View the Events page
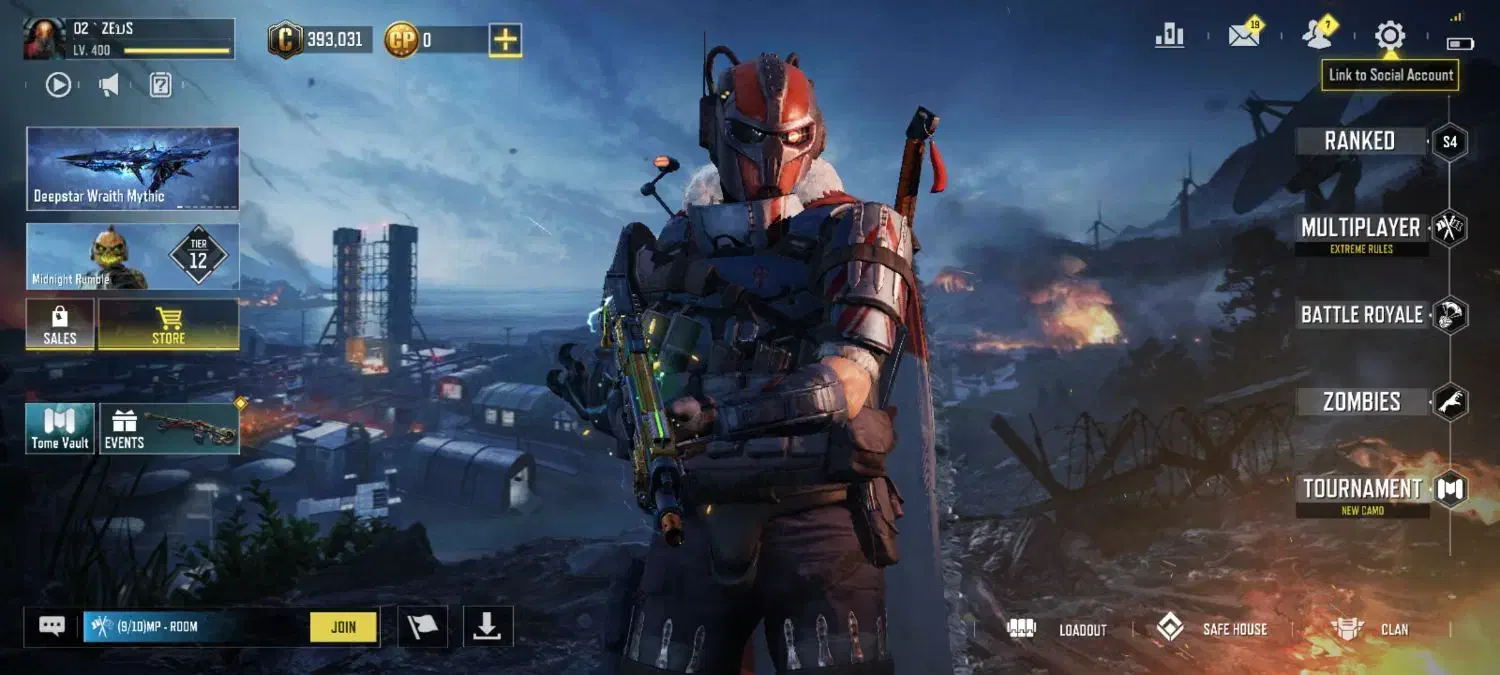This screenshot has height=675, width=1500. [168, 429]
